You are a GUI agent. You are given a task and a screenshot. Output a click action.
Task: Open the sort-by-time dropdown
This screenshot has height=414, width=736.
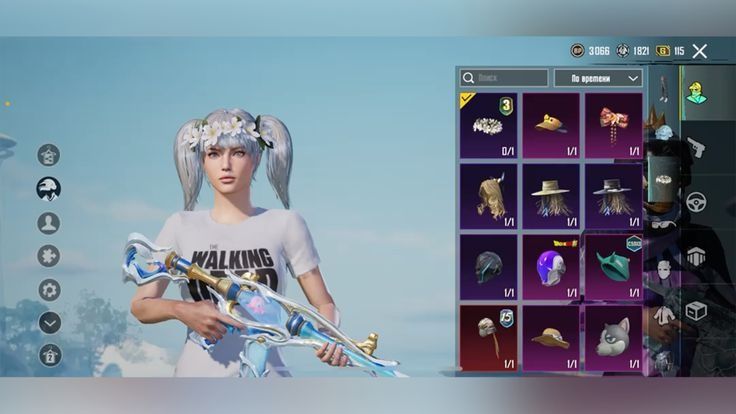pos(598,77)
